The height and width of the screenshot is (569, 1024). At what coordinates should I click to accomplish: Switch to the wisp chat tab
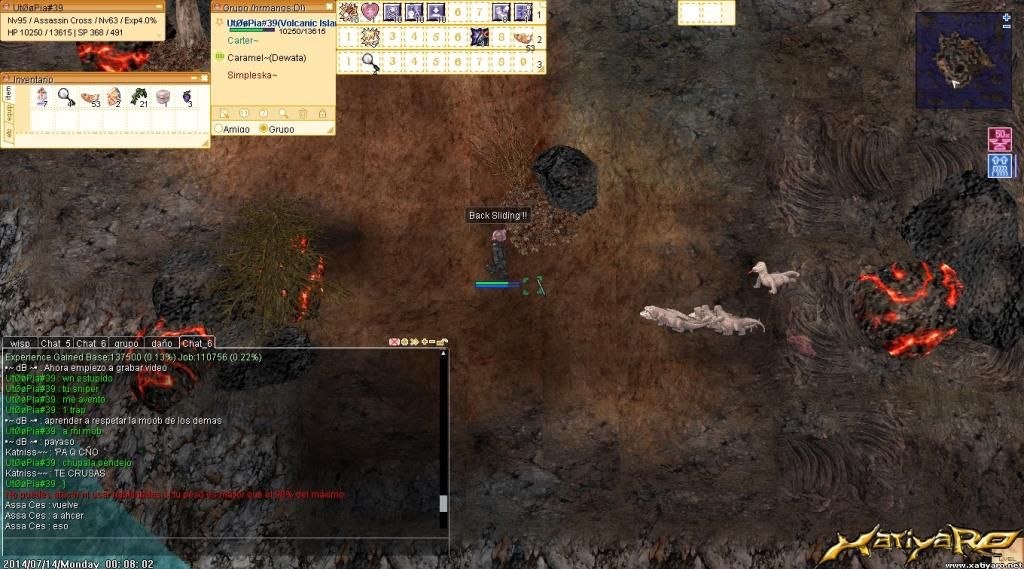click(x=20, y=343)
